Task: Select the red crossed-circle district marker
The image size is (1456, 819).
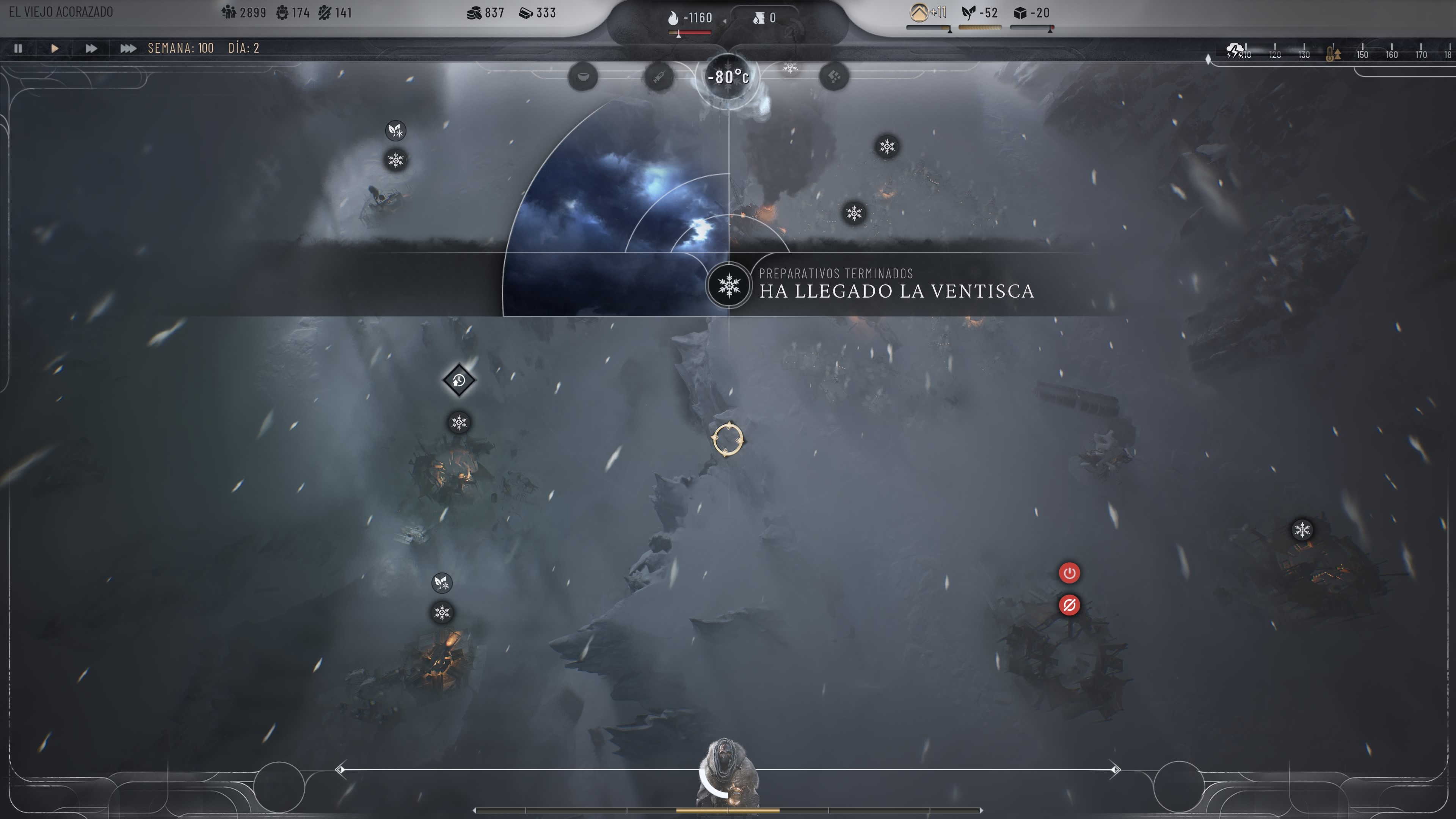Action: pos(1069,606)
